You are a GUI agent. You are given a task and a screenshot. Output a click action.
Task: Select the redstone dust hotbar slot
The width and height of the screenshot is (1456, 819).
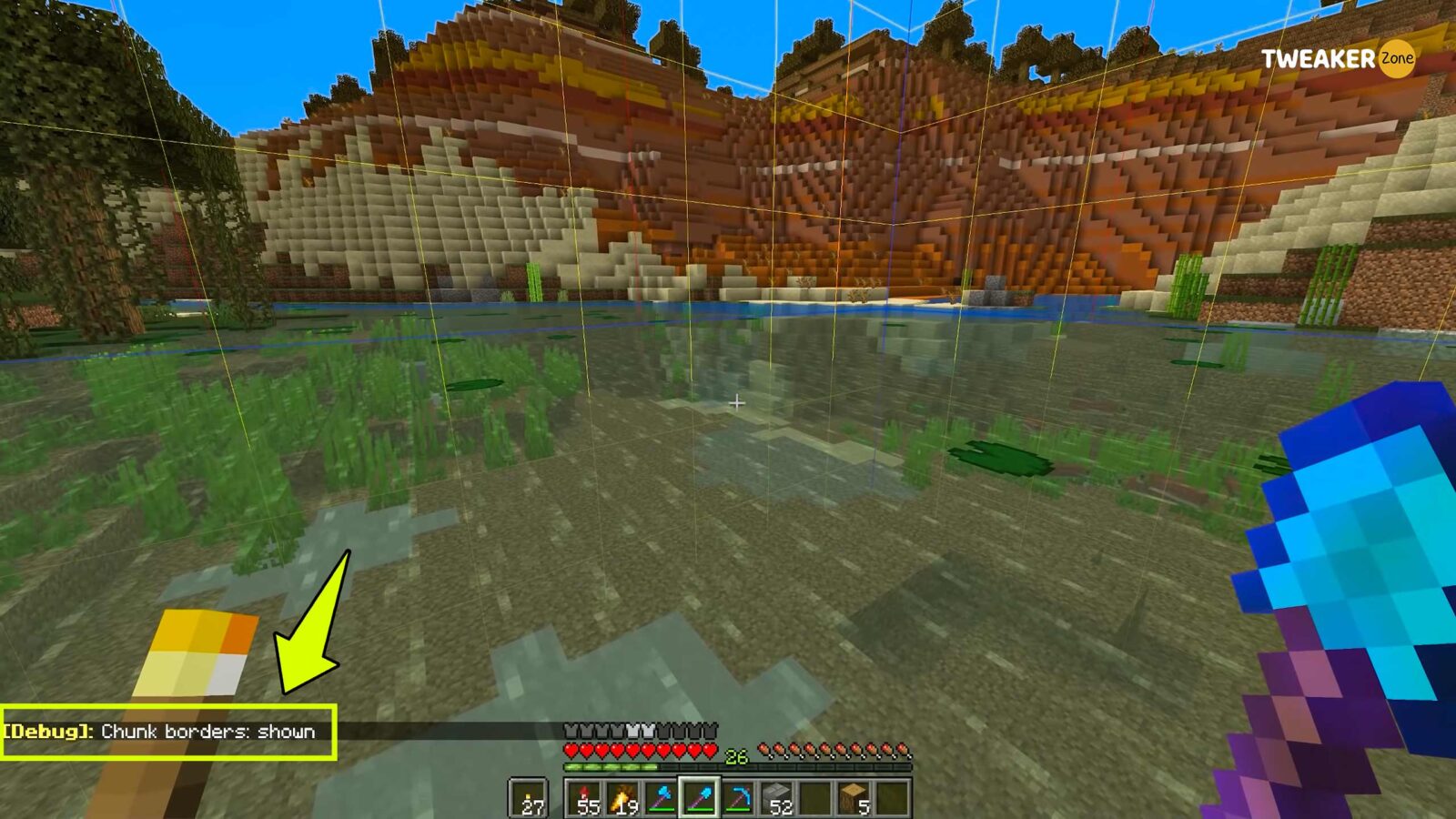tap(585, 798)
